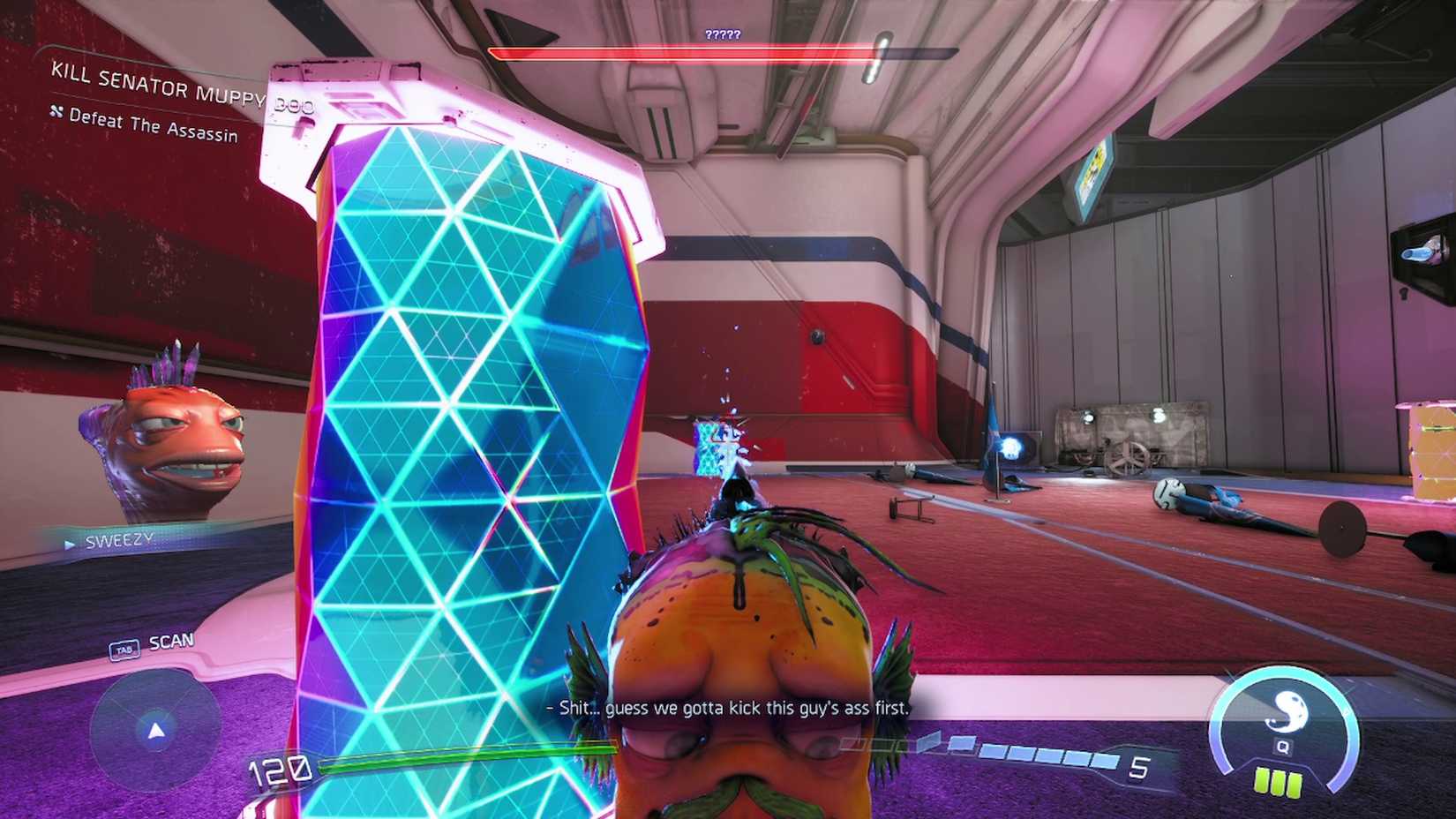
Task: Click the player arrow in the compass circle
Action: [x=155, y=730]
